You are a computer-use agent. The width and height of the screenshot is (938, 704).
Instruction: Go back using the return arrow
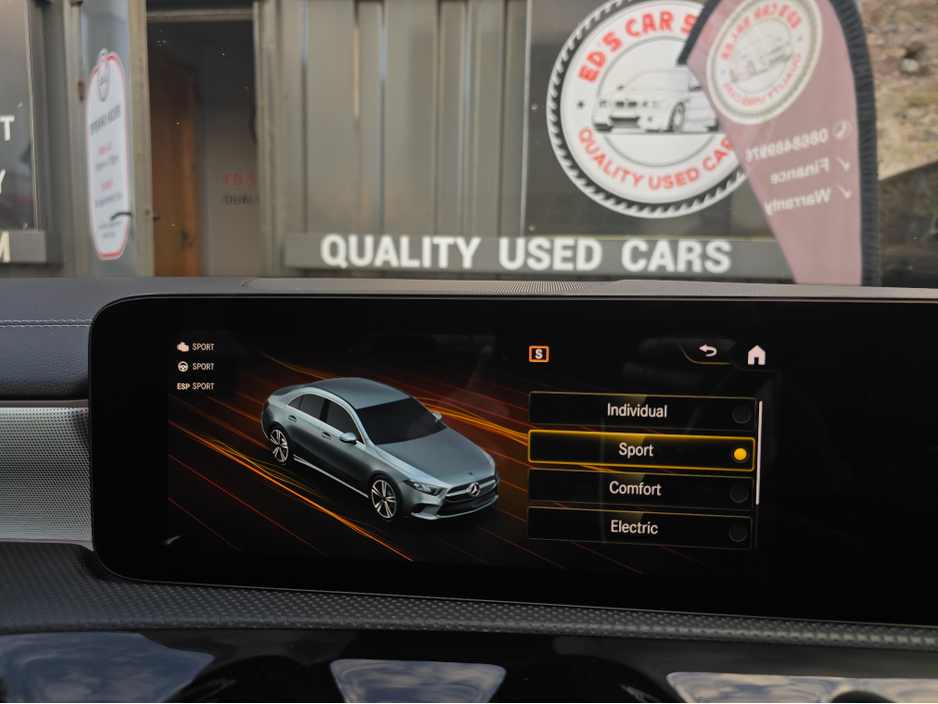[x=708, y=351]
